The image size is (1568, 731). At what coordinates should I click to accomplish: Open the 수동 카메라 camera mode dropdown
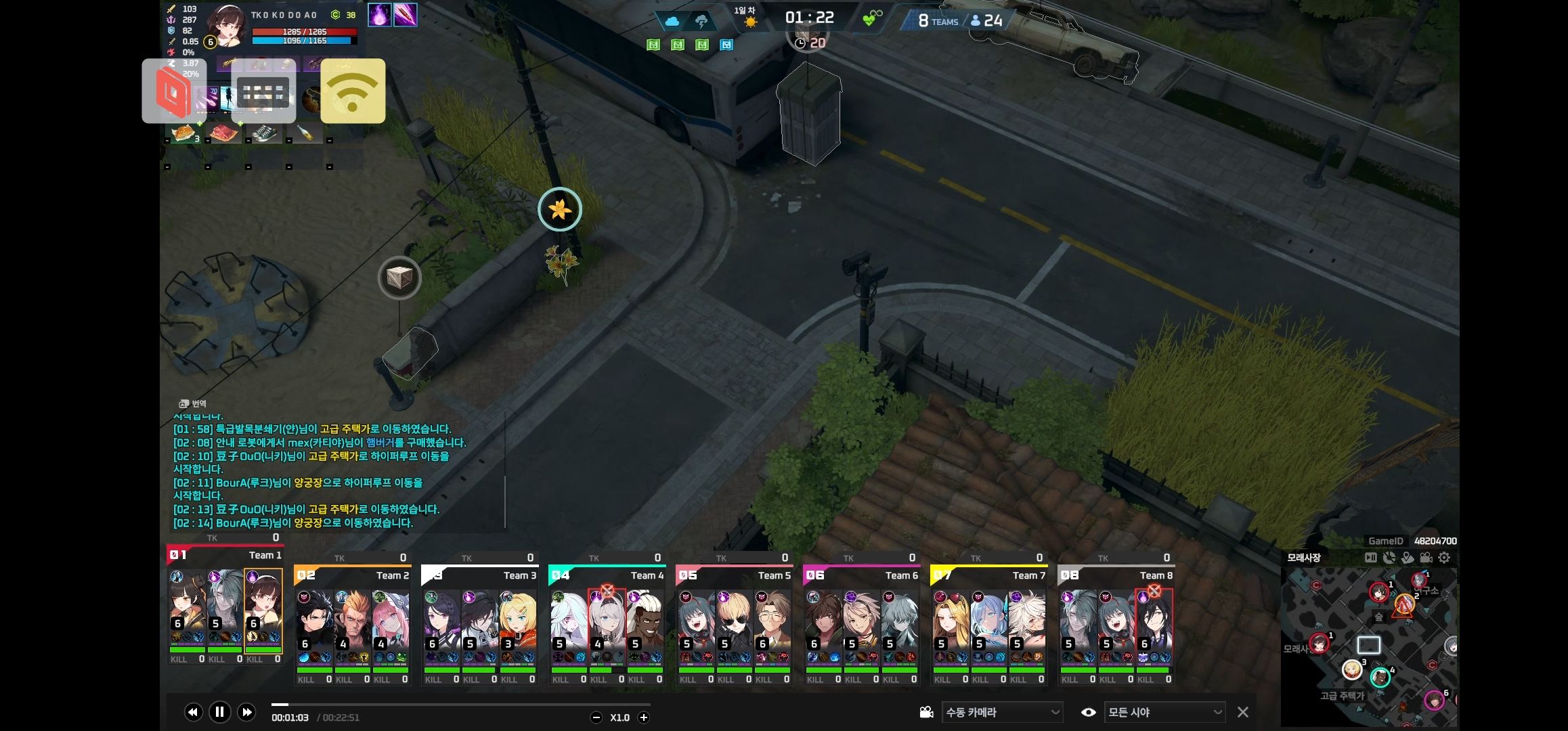(x=1001, y=712)
